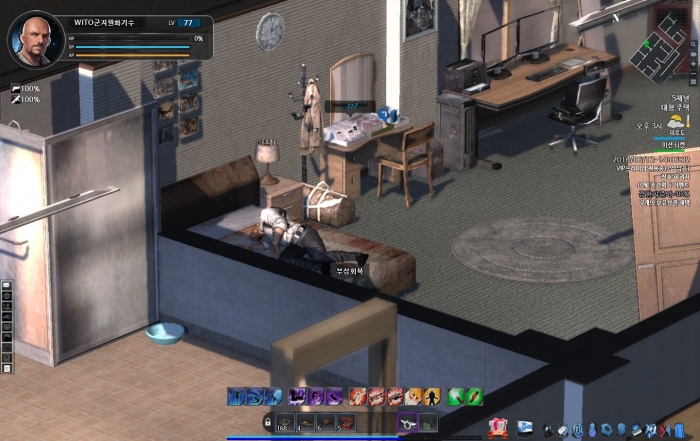
Task: Select the crossed weapons quick slot
Action: pos(408,423)
